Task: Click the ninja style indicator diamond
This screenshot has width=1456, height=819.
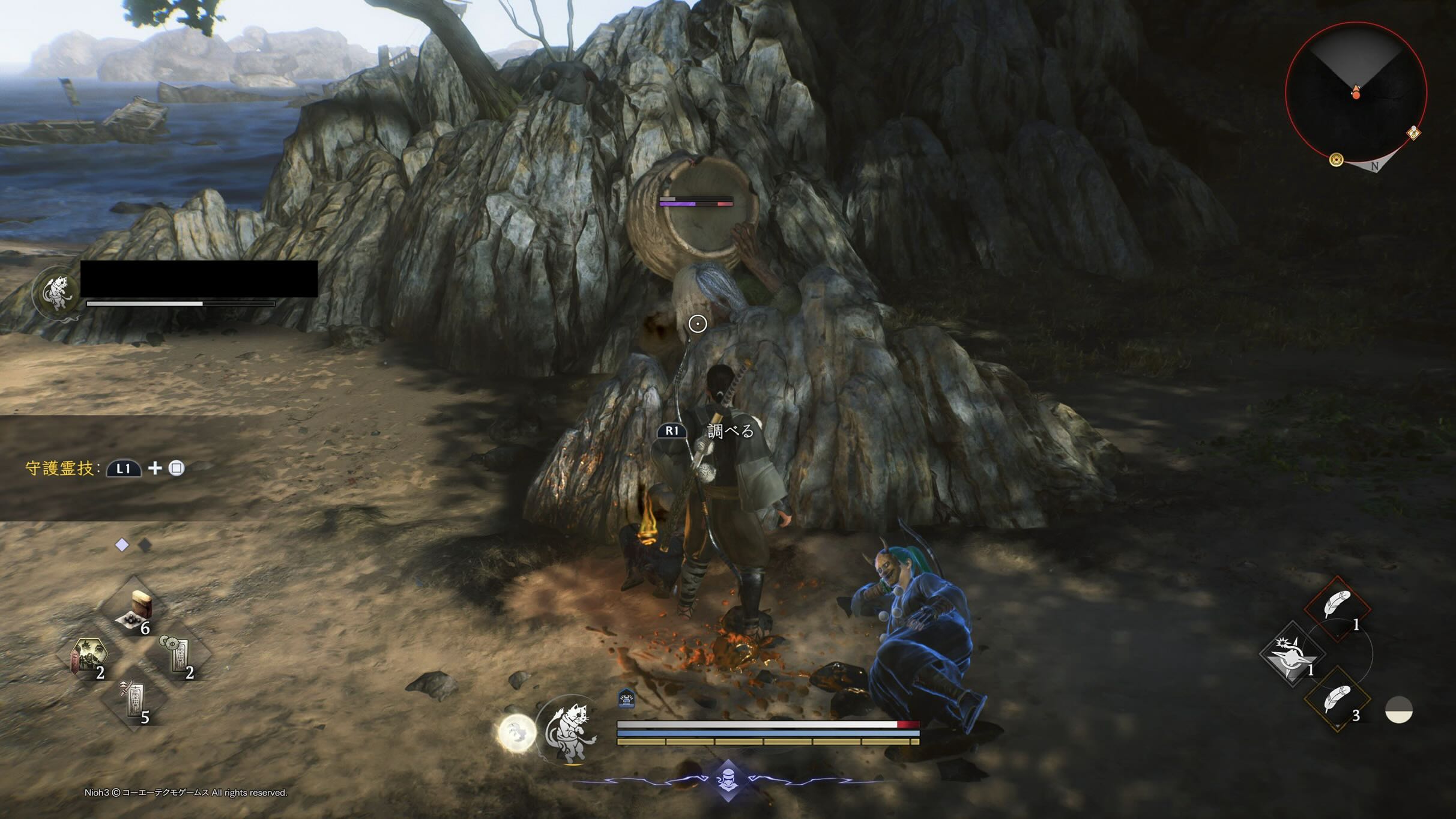Action: 728,779
